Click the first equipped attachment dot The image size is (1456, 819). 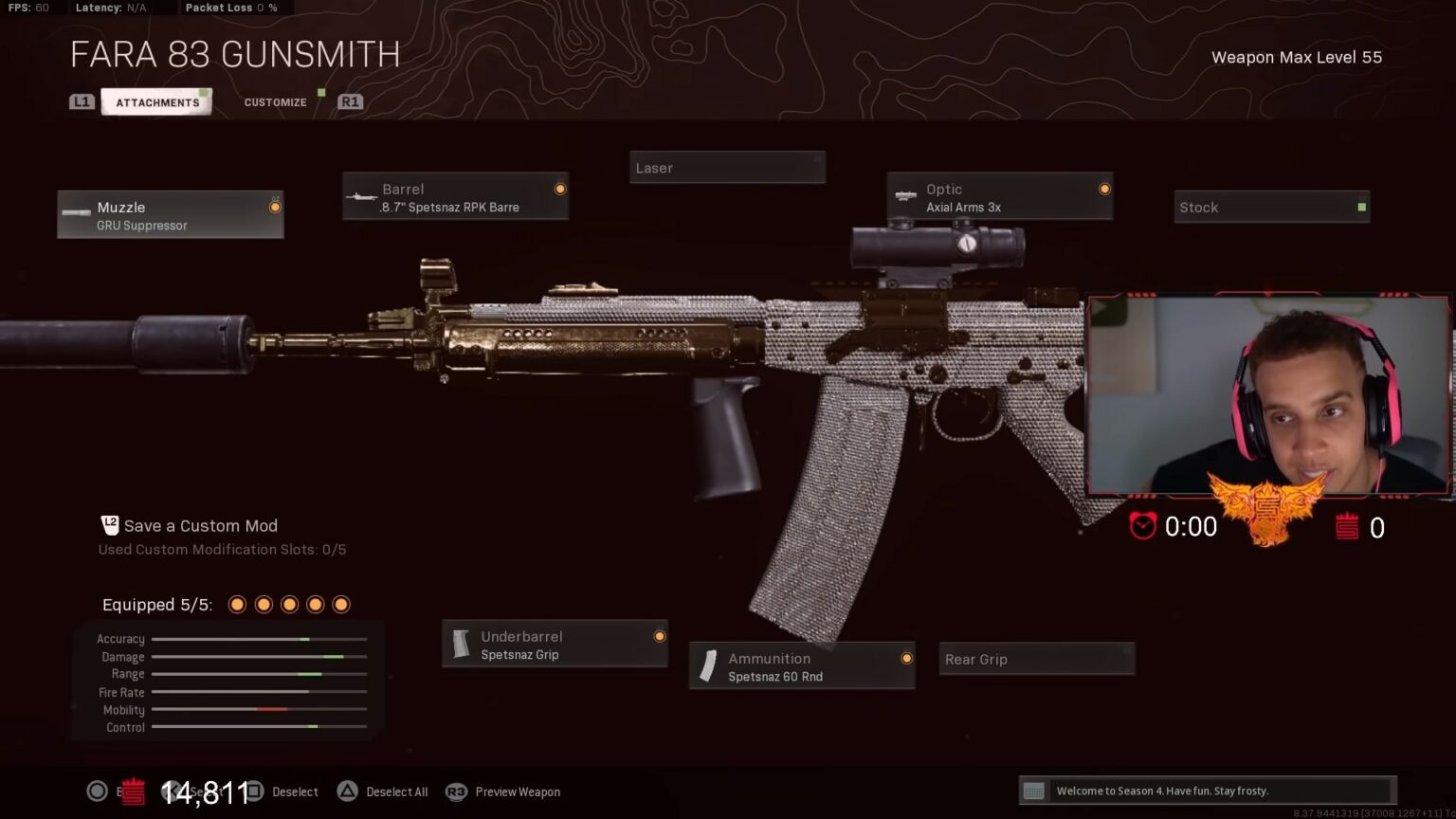238,604
